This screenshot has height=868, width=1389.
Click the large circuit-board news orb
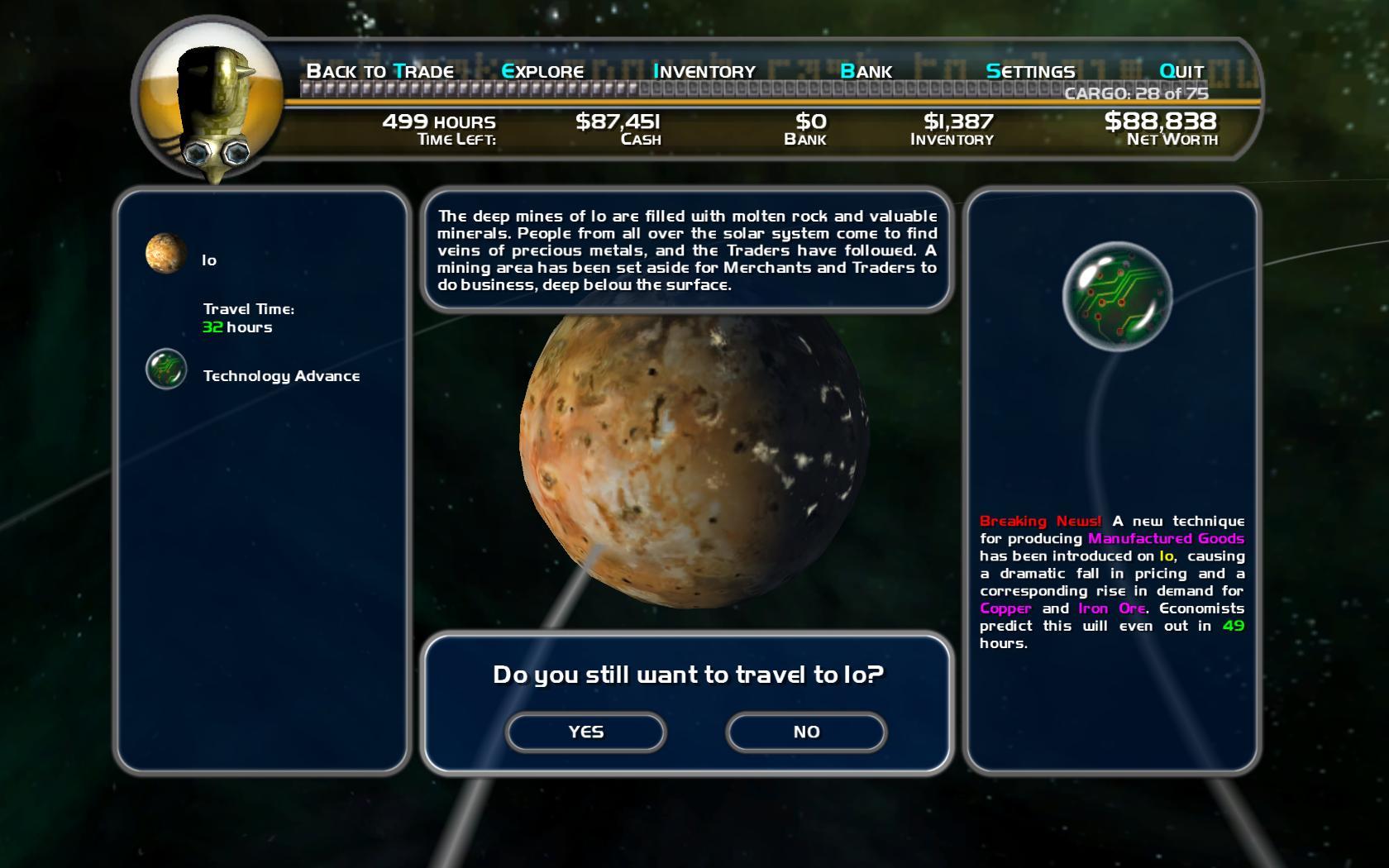pos(1117,296)
